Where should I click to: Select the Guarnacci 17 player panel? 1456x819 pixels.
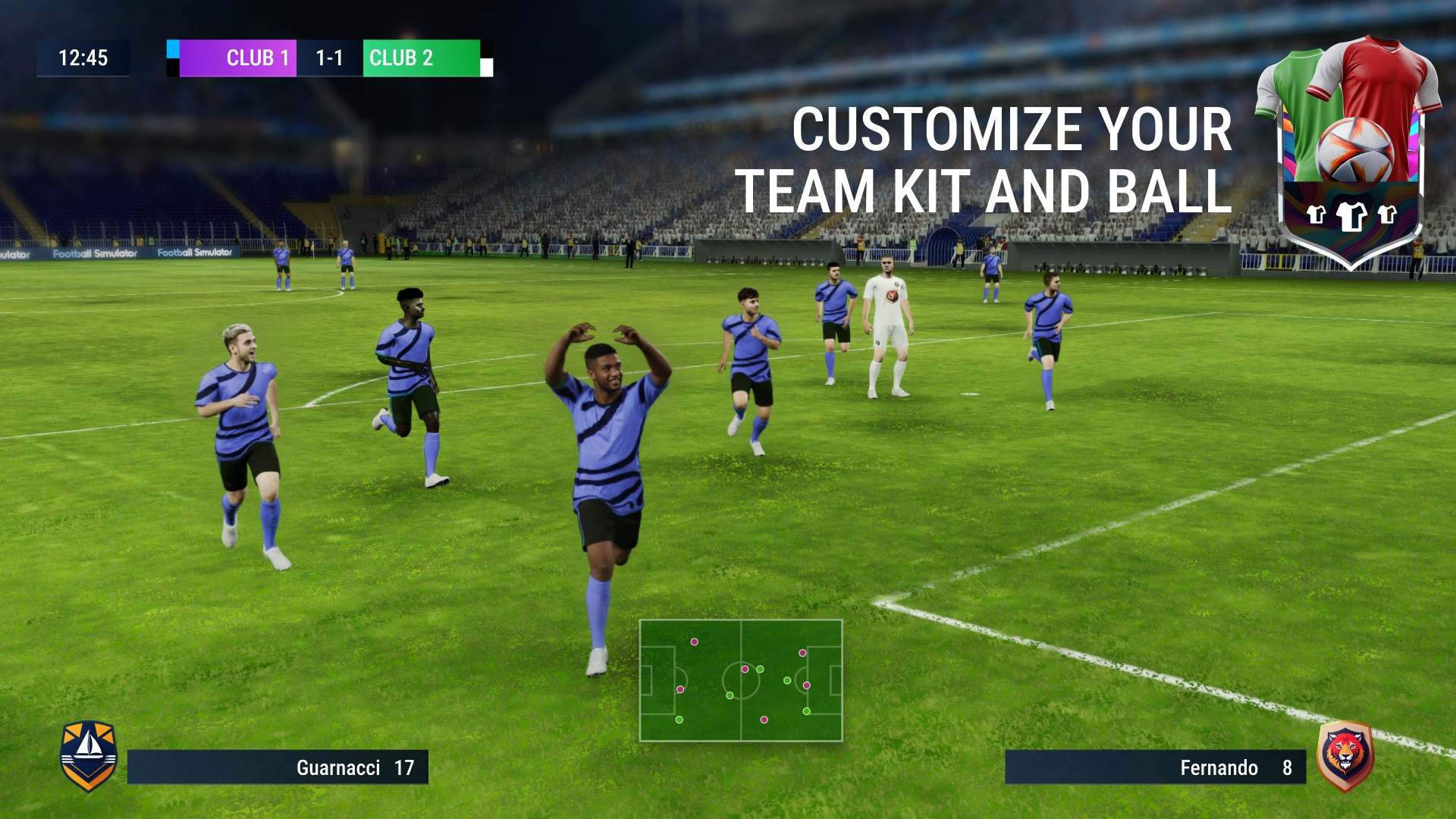(x=278, y=767)
